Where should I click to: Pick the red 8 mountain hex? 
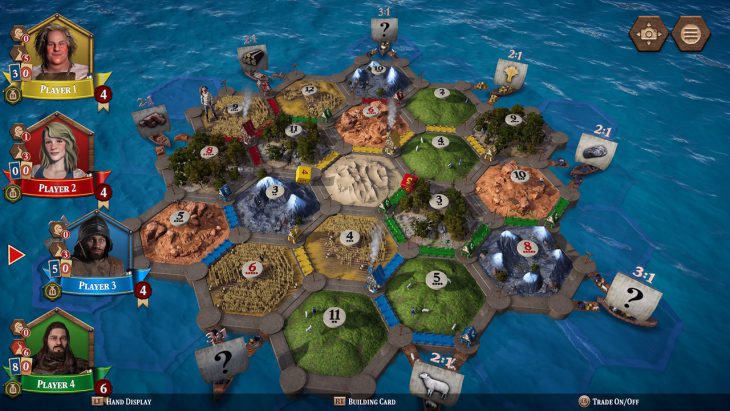coord(524,248)
